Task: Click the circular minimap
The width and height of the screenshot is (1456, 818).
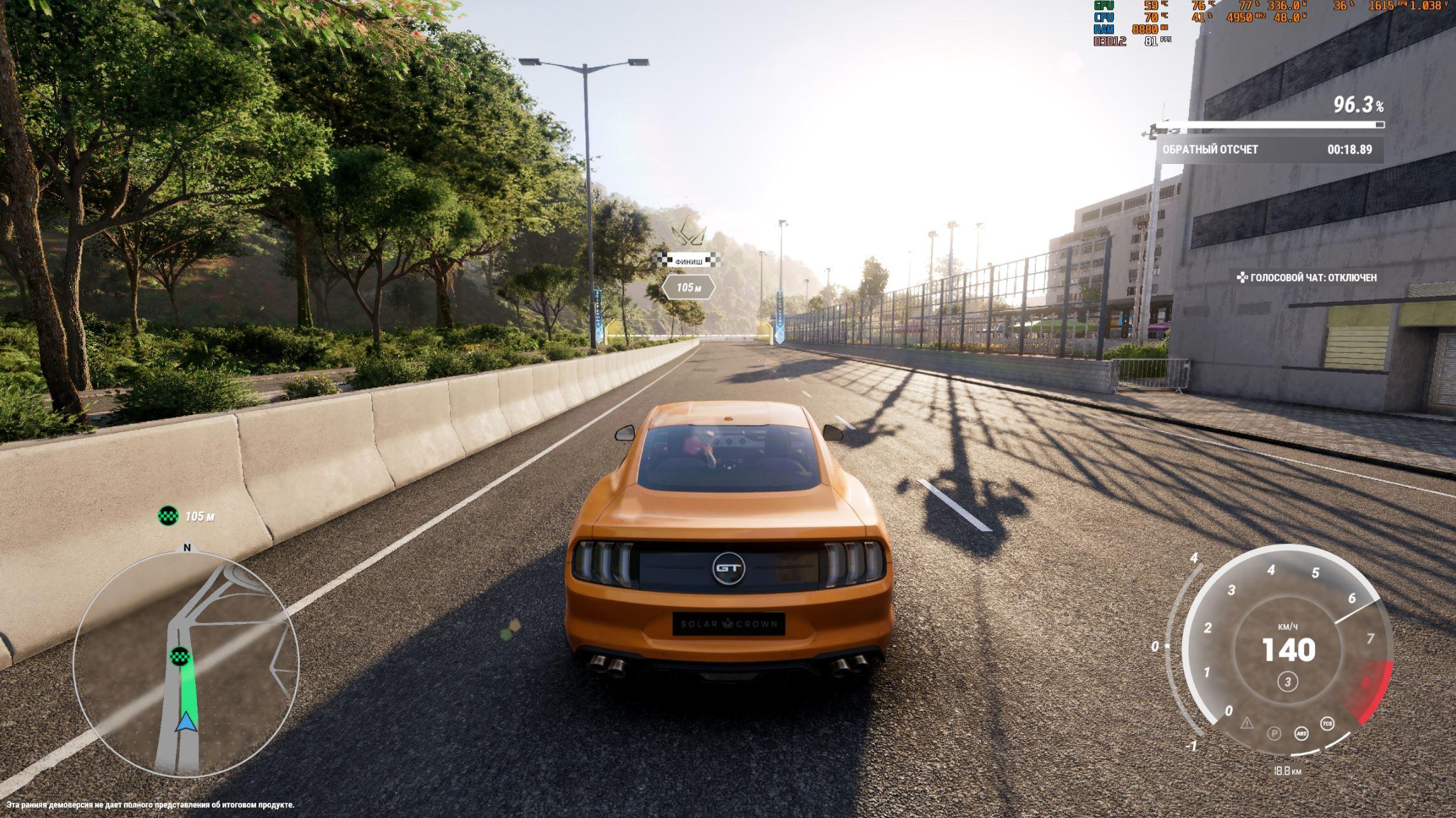Action: 186,664
